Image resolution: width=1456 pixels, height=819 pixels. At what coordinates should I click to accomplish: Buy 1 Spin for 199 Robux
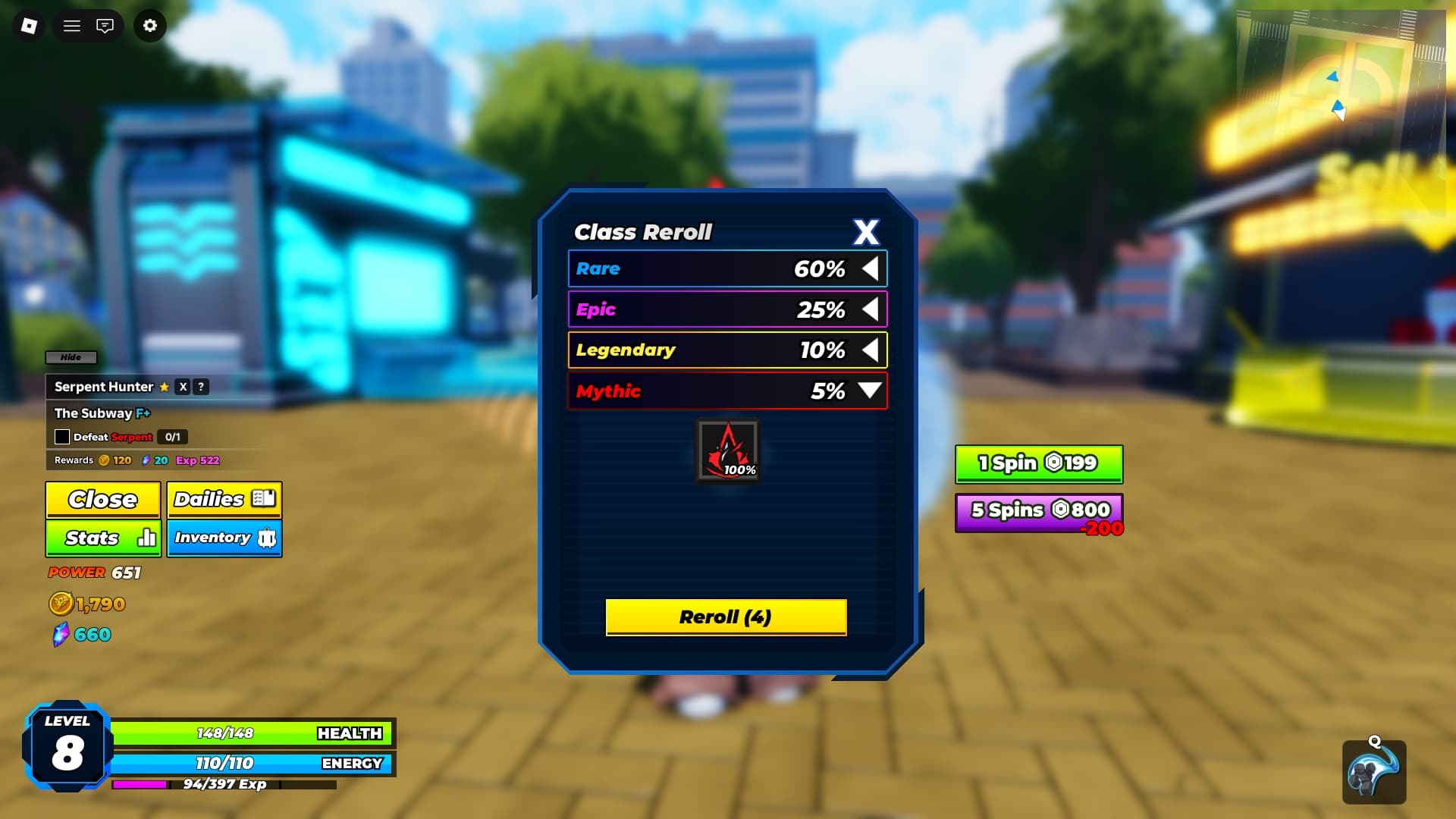pos(1038,463)
